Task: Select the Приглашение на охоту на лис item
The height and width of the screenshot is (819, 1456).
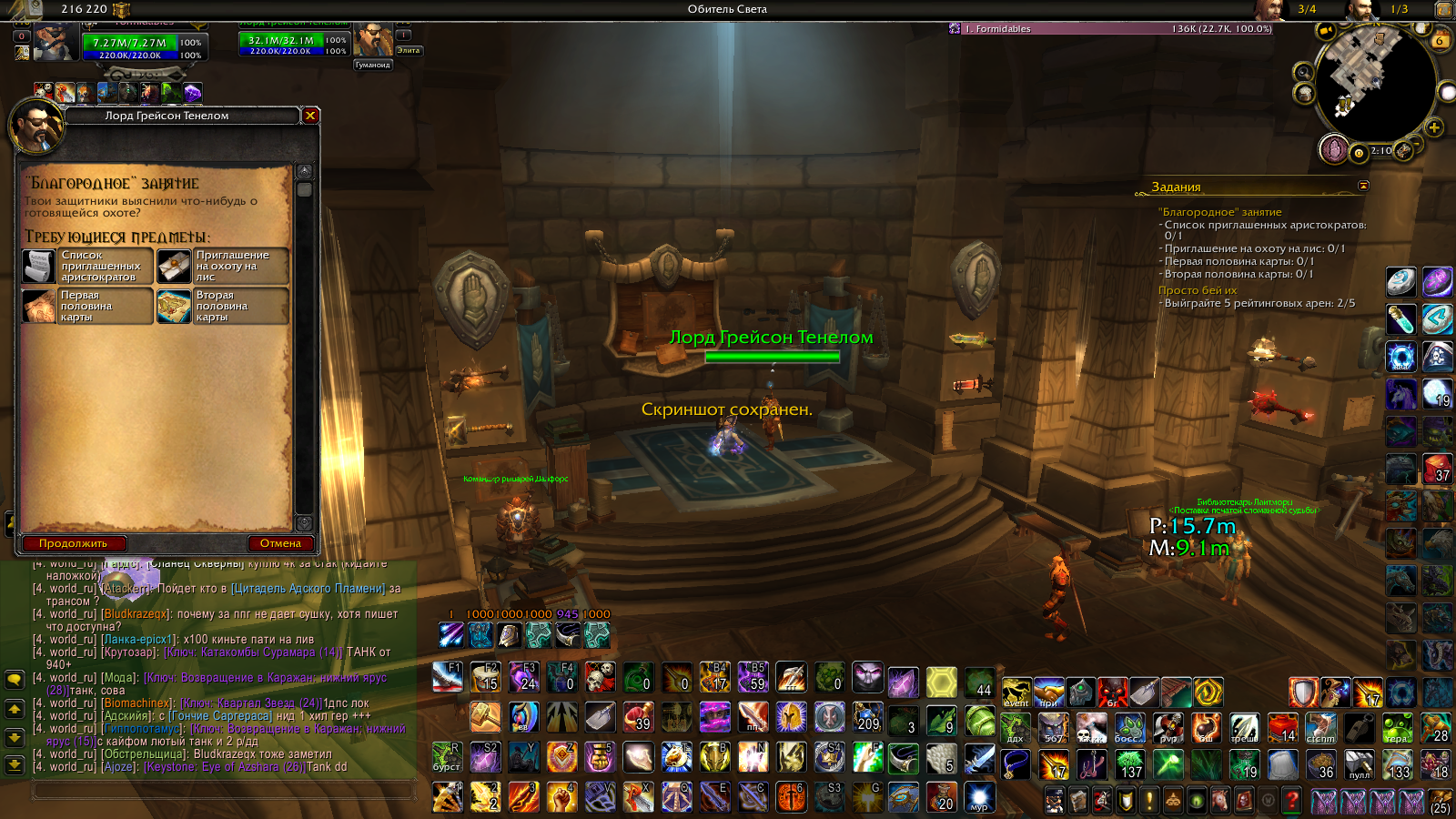Action: pos(223,266)
